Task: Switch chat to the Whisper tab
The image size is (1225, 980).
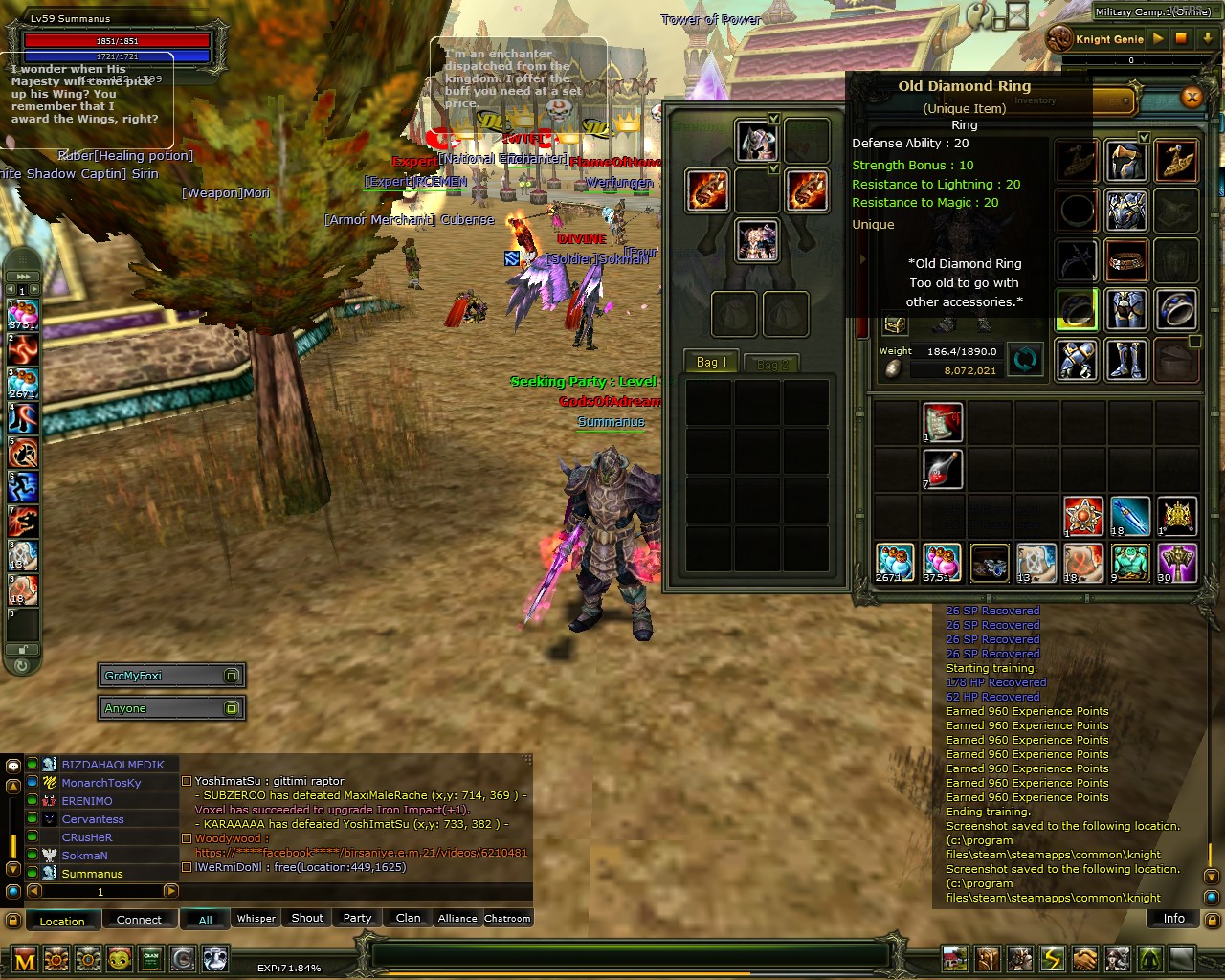Action: [256, 919]
